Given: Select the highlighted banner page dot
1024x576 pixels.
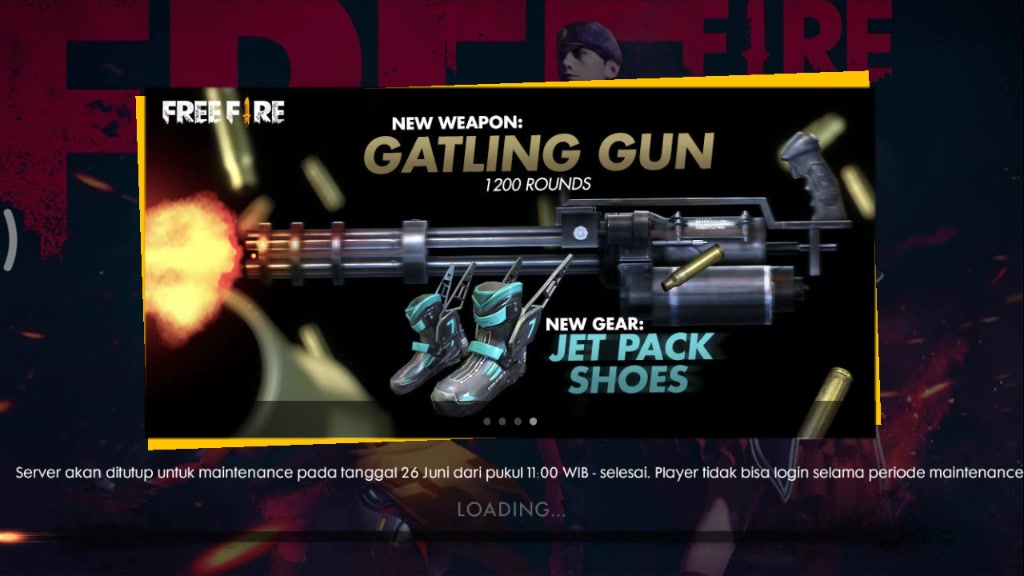Looking at the screenshot, I should 533,422.
